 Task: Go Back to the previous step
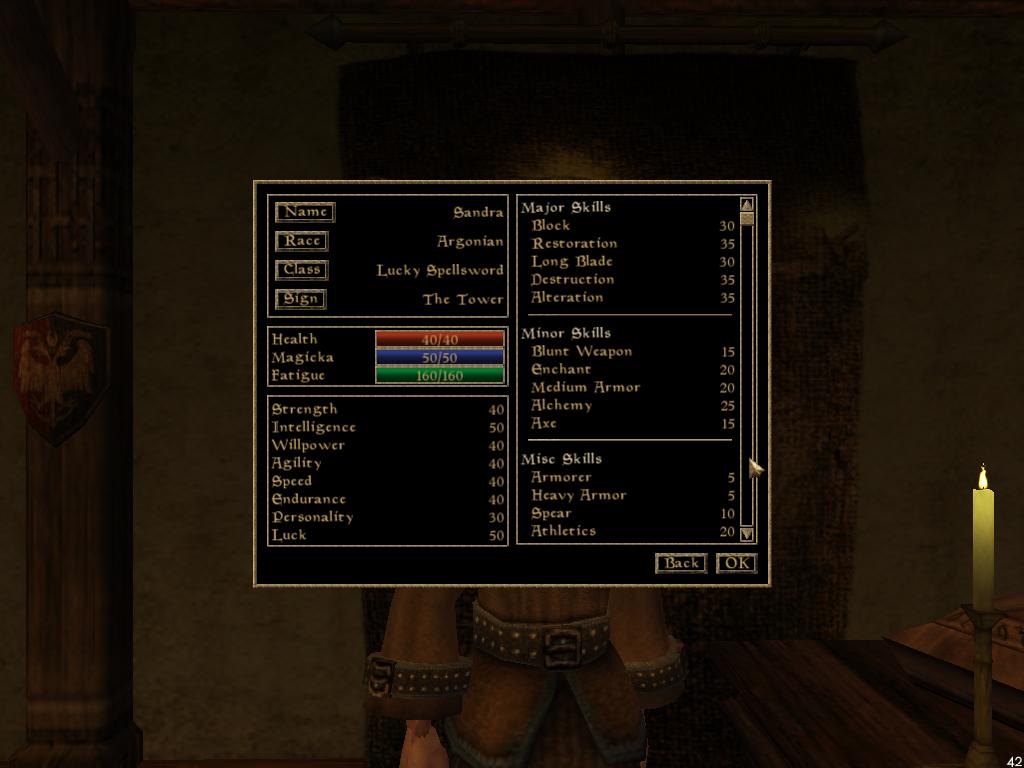(x=681, y=563)
